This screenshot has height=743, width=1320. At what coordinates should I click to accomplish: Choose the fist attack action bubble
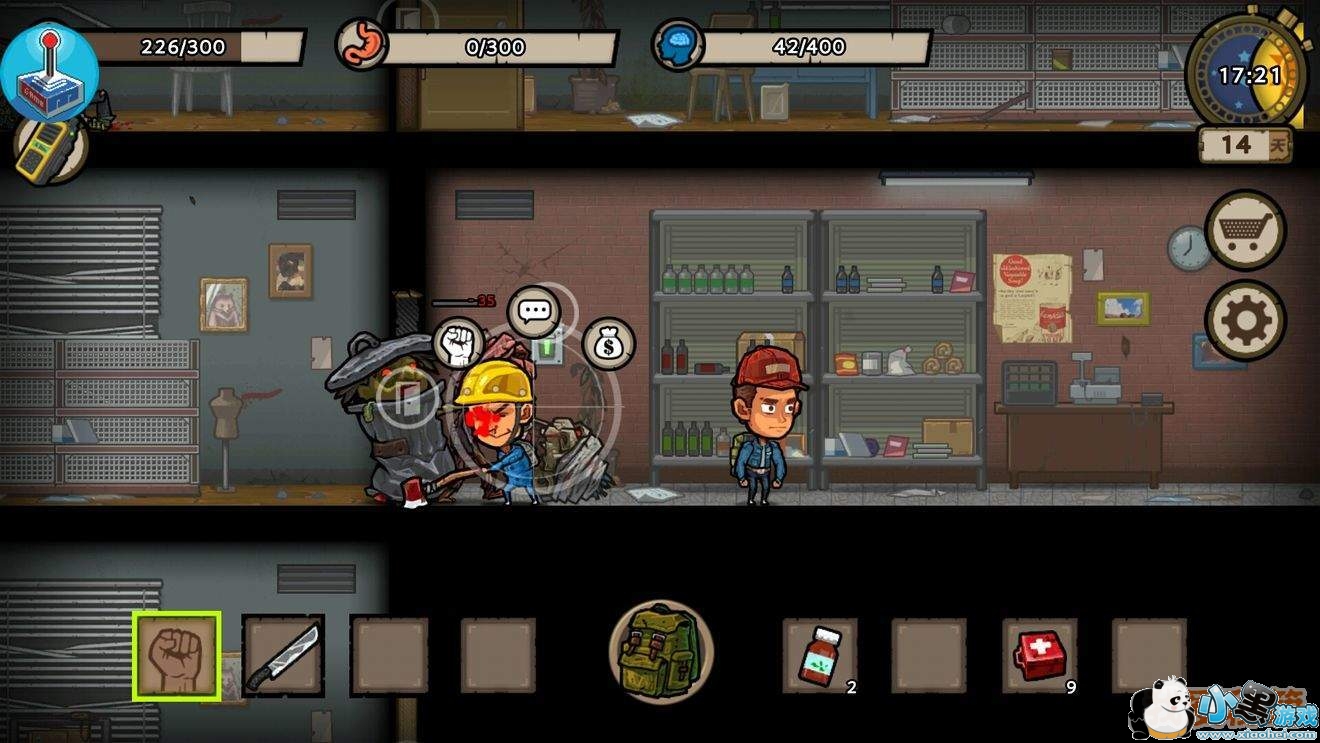coord(457,343)
